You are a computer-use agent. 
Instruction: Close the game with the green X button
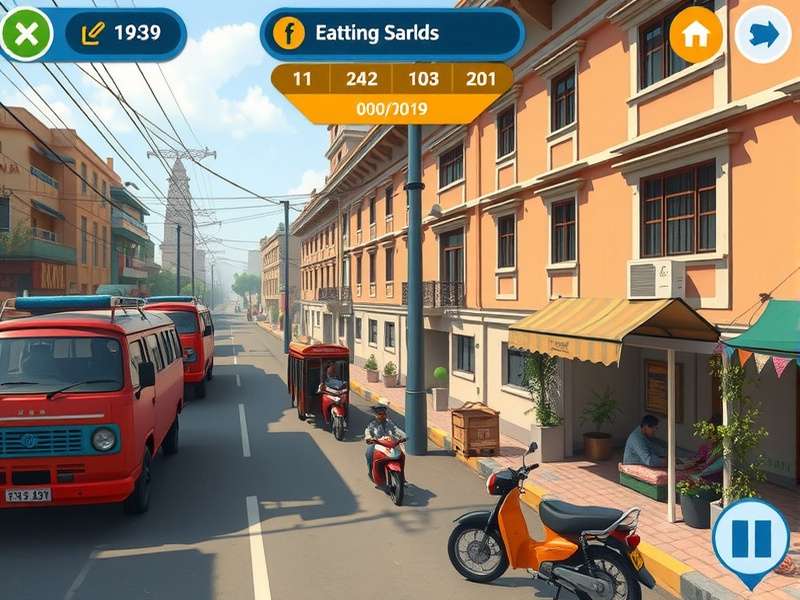pos(26,34)
